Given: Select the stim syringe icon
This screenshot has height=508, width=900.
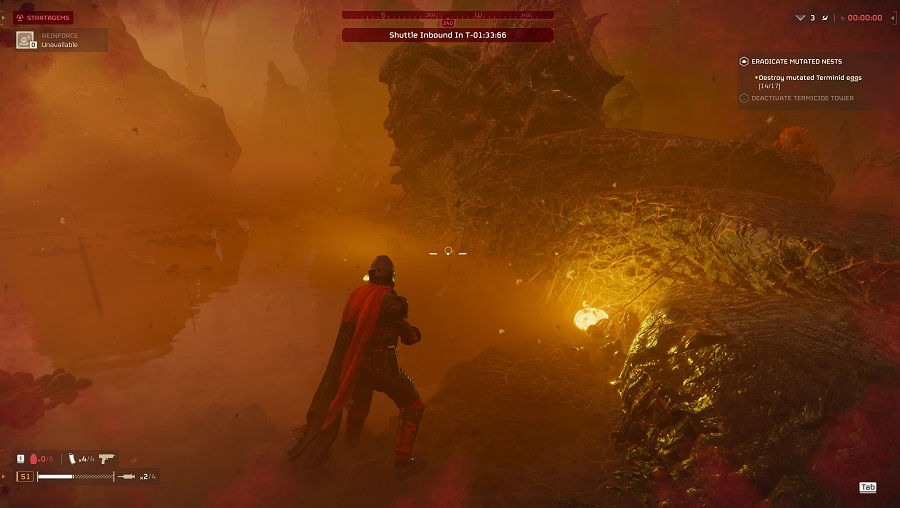Looking at the screenshot, I should coord(127,477).
